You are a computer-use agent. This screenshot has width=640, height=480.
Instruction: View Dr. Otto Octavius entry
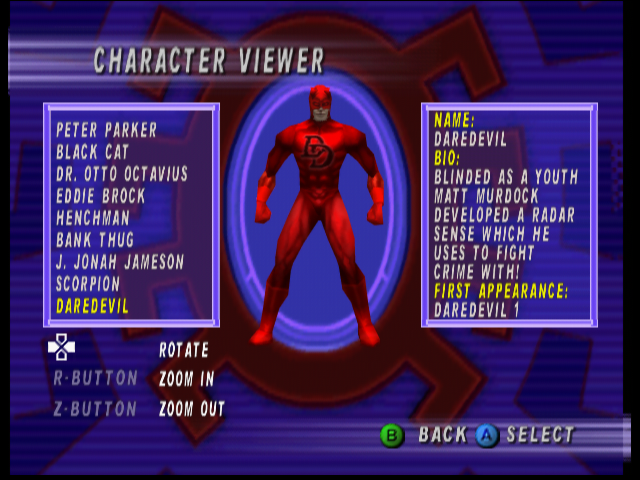121,174
